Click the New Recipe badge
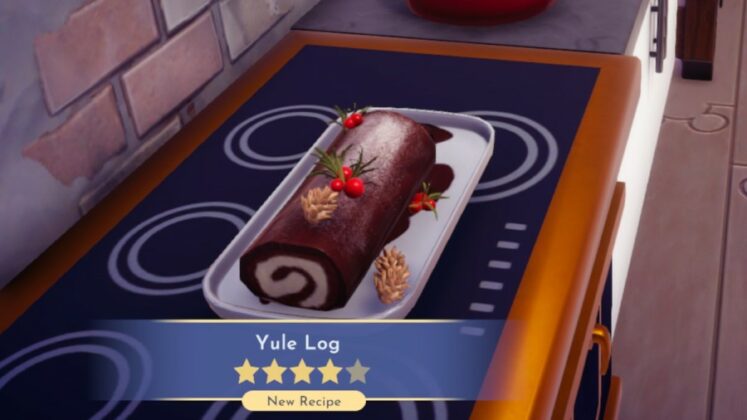This screenshot has height=420, width=747. [303, 401]
